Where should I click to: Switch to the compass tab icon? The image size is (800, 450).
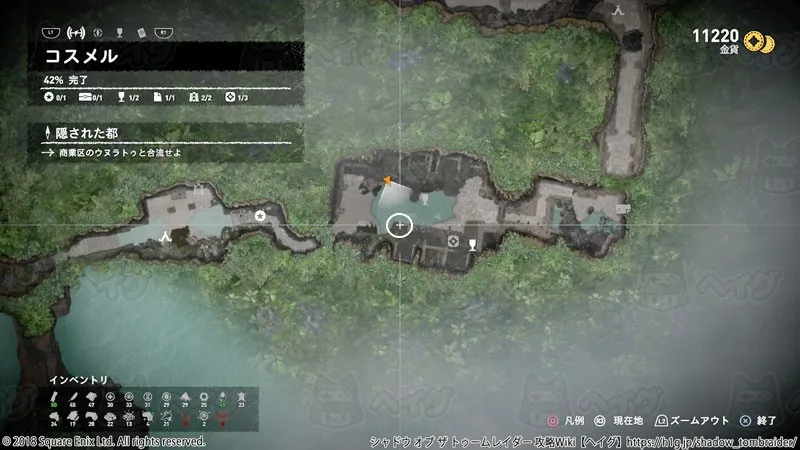(96, 32)
